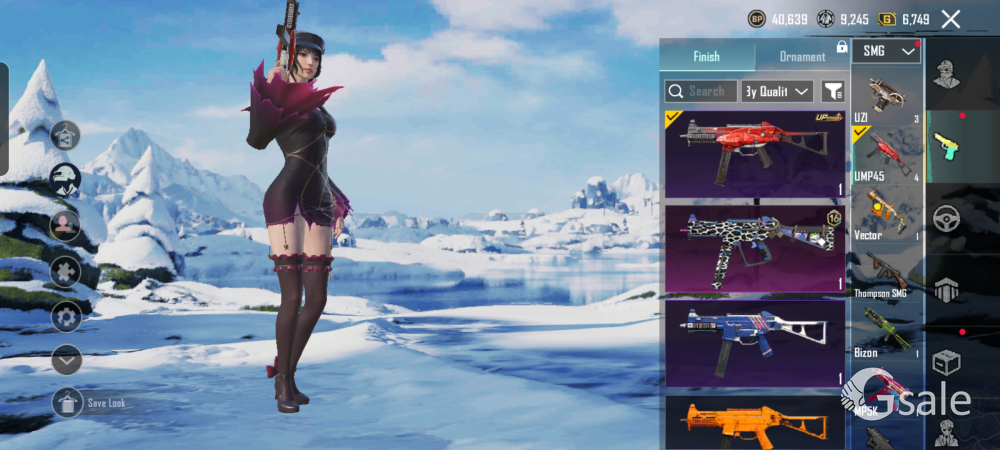Screen dimensions: 1000x450
Task: Expand the SMG weapon type dropdown
Action: pyautogui.click(x=887, y=51)
